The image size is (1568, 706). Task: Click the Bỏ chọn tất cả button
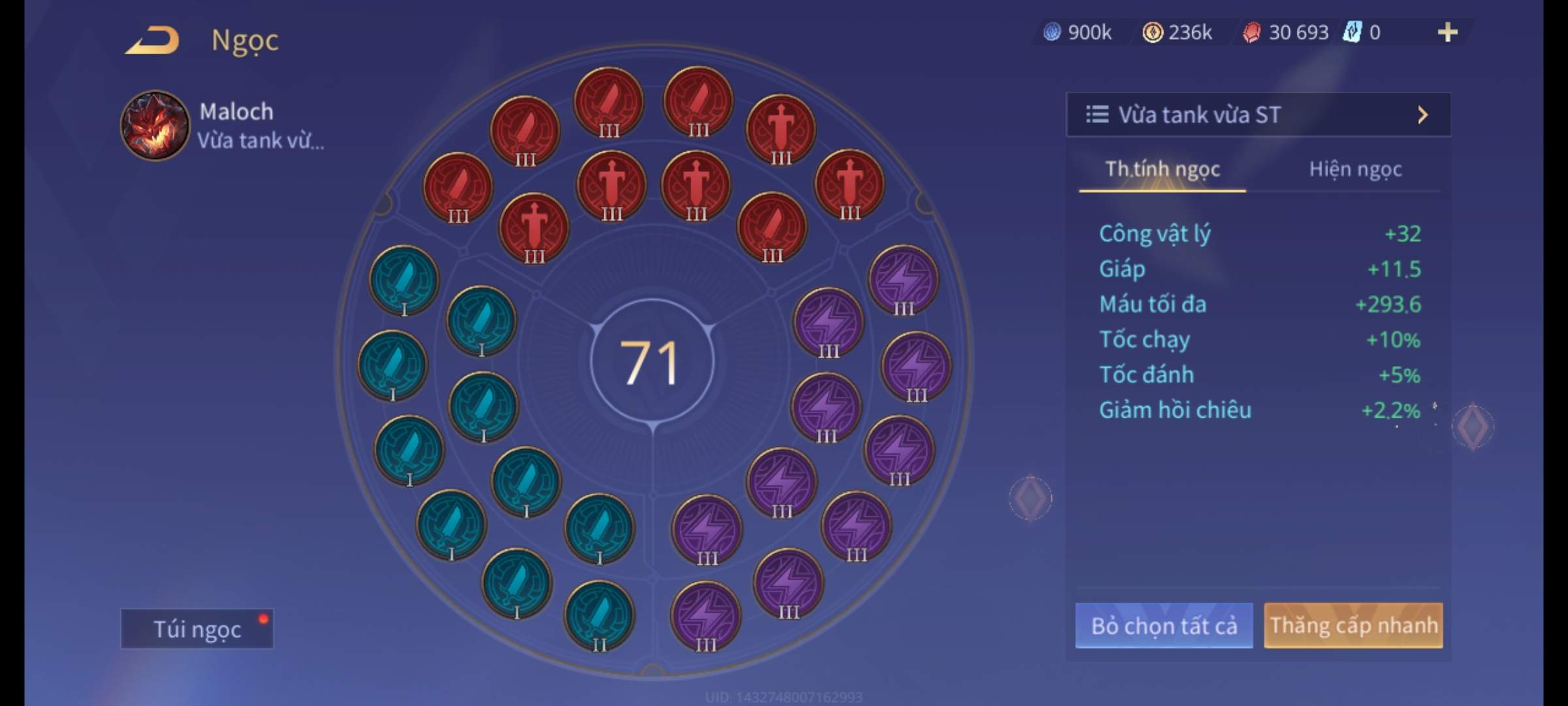tap(1164, 626)
